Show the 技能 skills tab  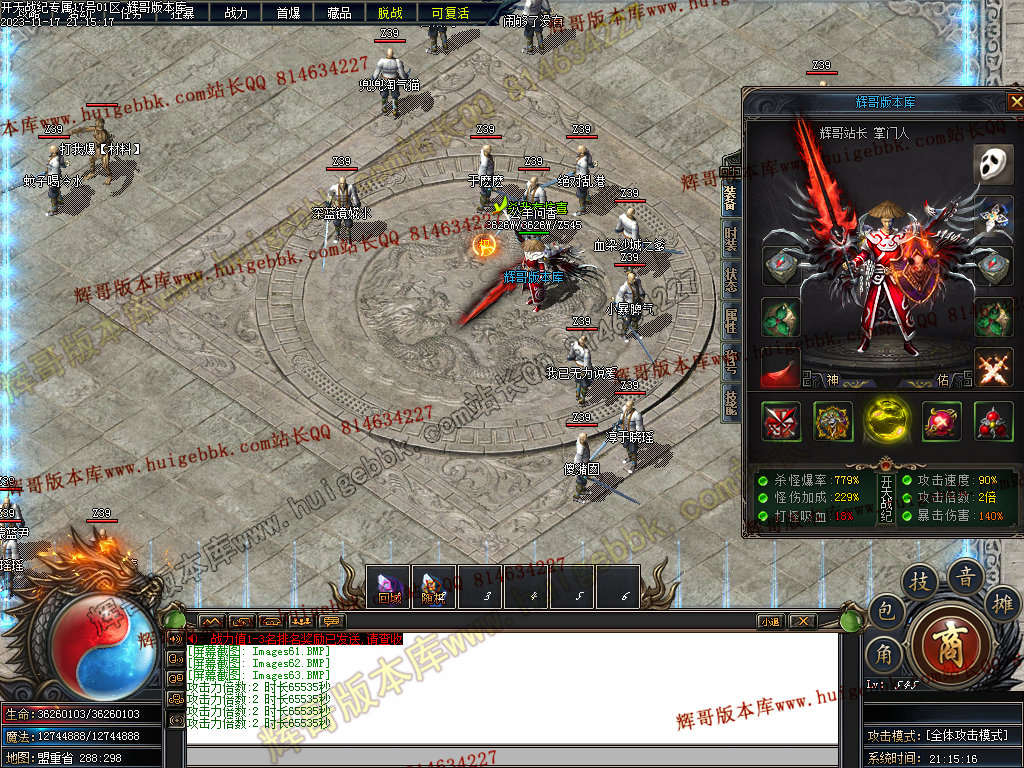pyautogui.click(x=731, y=403)
